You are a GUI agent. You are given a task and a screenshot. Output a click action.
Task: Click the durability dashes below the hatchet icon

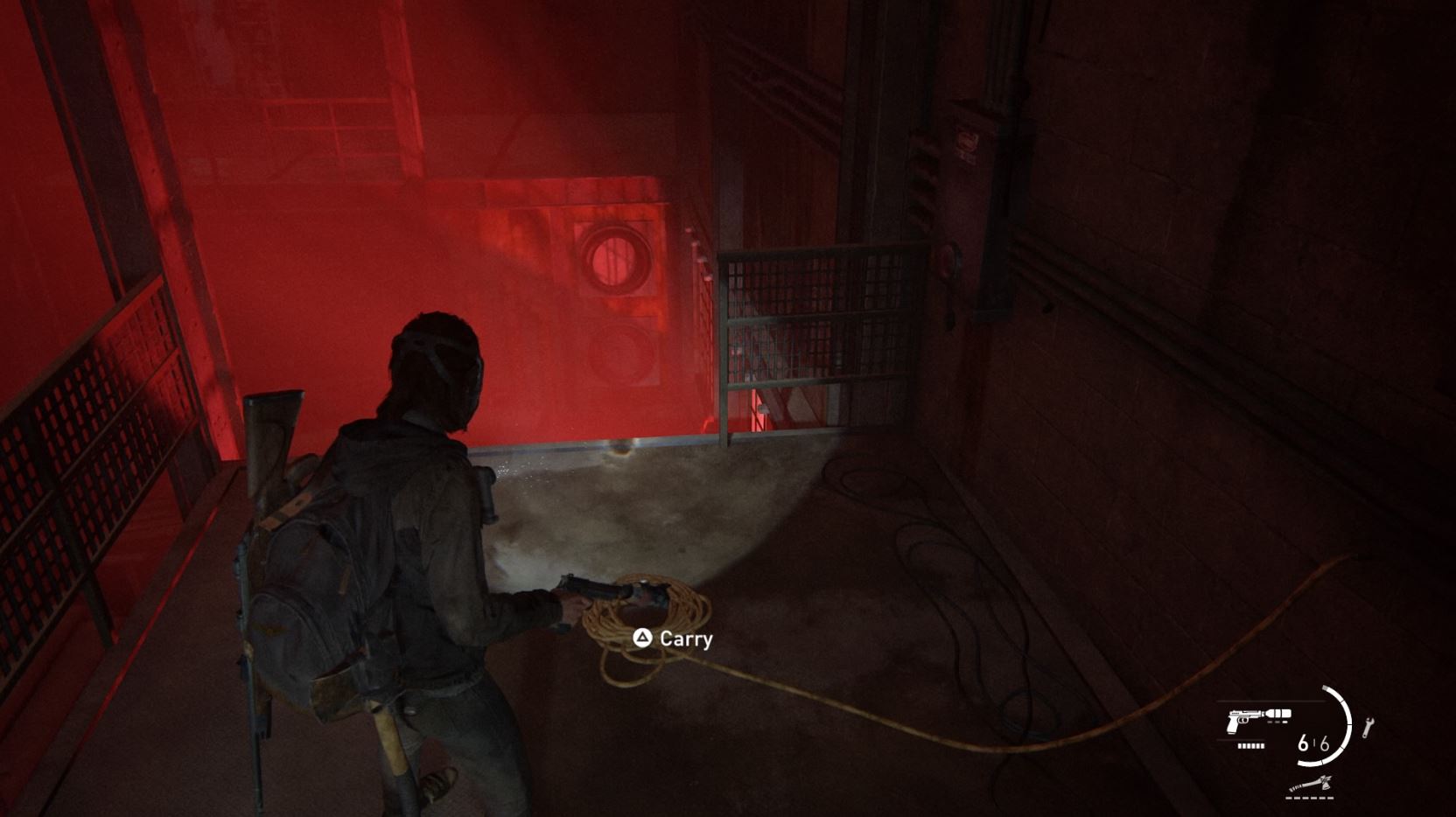(1309, 797)
